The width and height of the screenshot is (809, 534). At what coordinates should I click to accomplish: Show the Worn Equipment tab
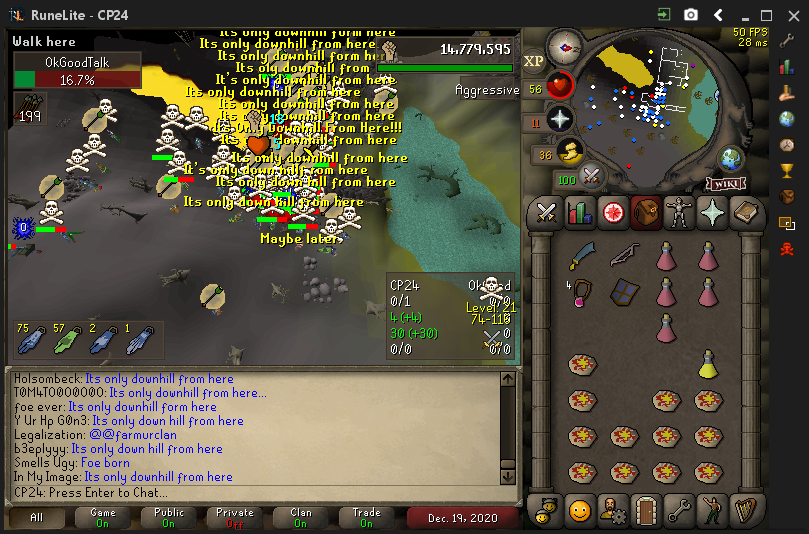click(679, 212)
